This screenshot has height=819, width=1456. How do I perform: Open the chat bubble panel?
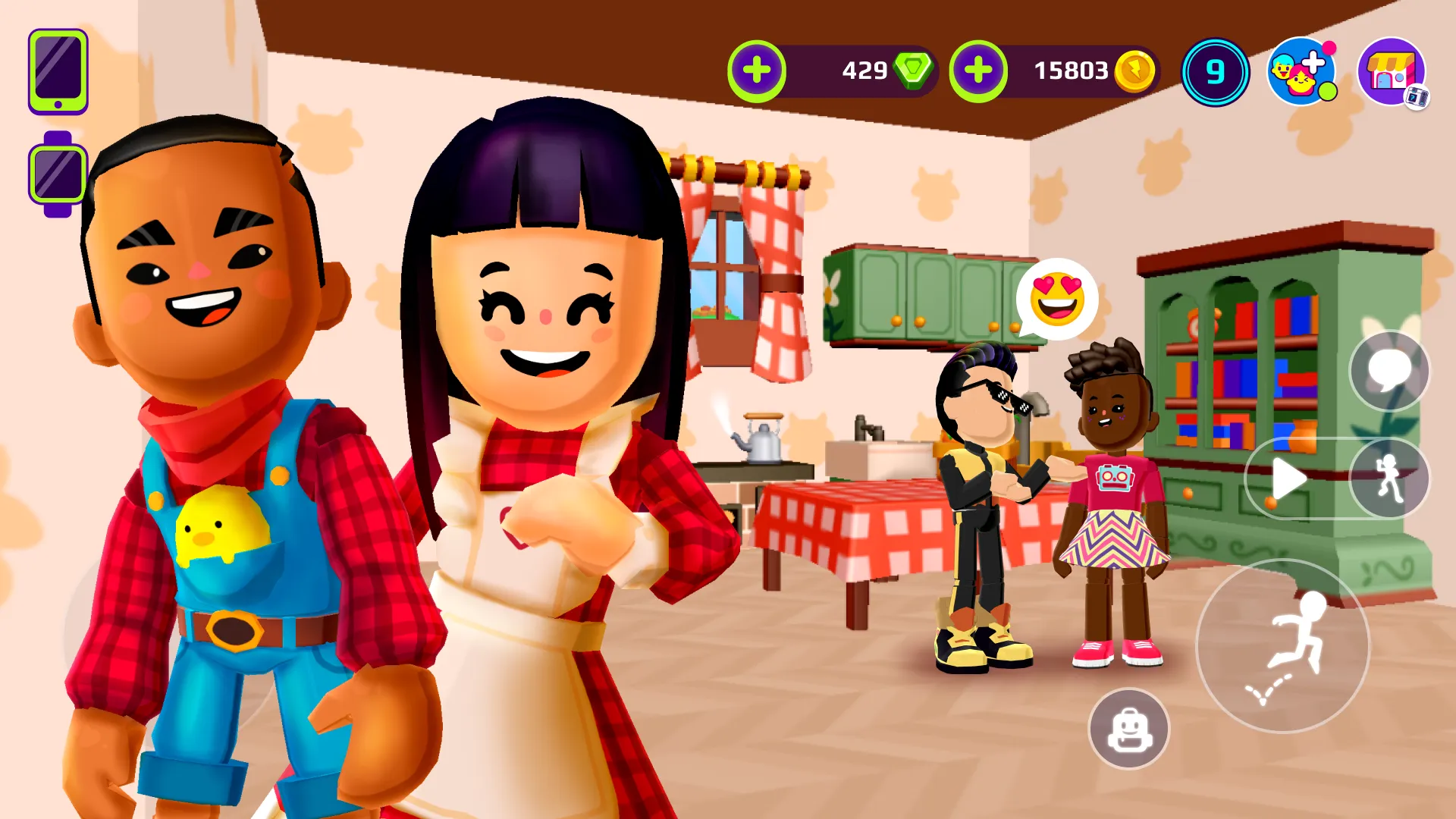point(1389,371)
